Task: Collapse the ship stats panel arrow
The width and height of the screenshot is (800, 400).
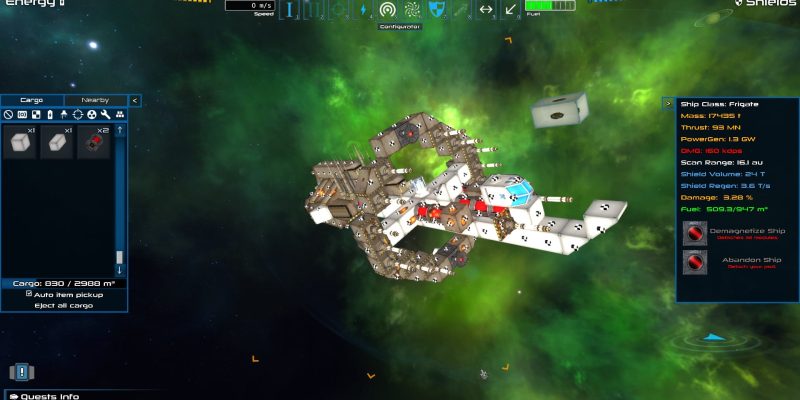Action: click(668, 102)
